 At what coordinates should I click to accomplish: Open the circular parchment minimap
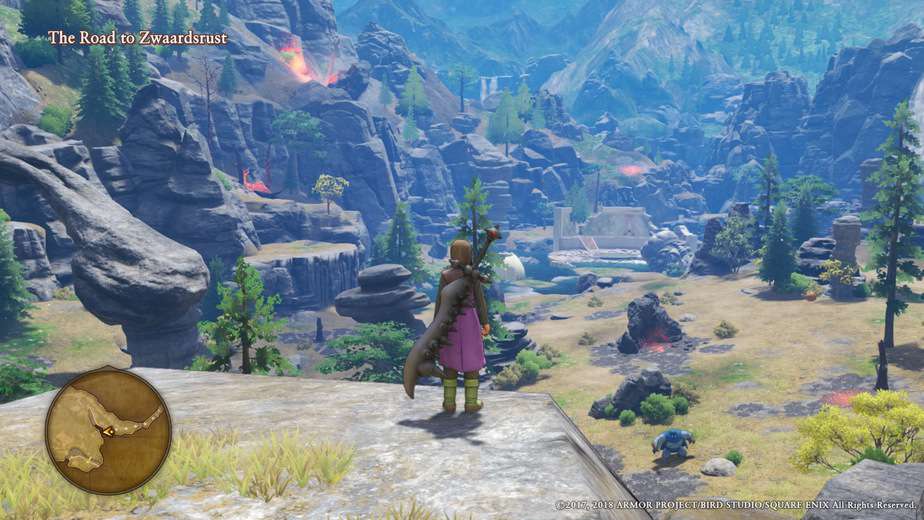coord(108,430)
